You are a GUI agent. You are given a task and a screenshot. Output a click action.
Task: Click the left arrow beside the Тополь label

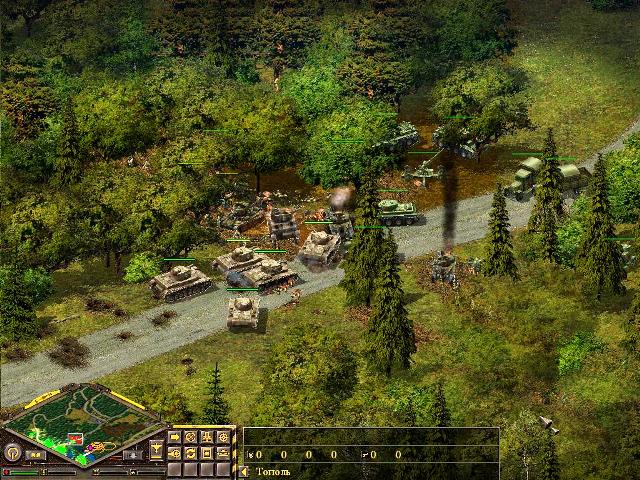(x=244, y=470)
